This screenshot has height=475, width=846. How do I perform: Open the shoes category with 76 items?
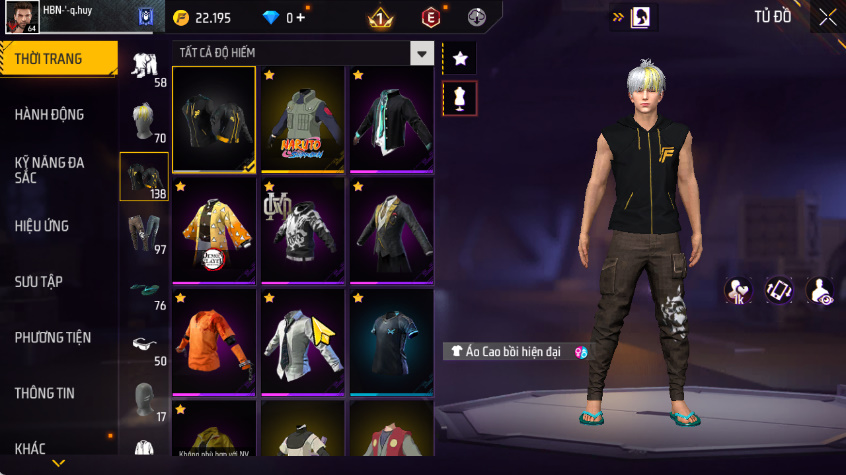[x=144, y=290]
